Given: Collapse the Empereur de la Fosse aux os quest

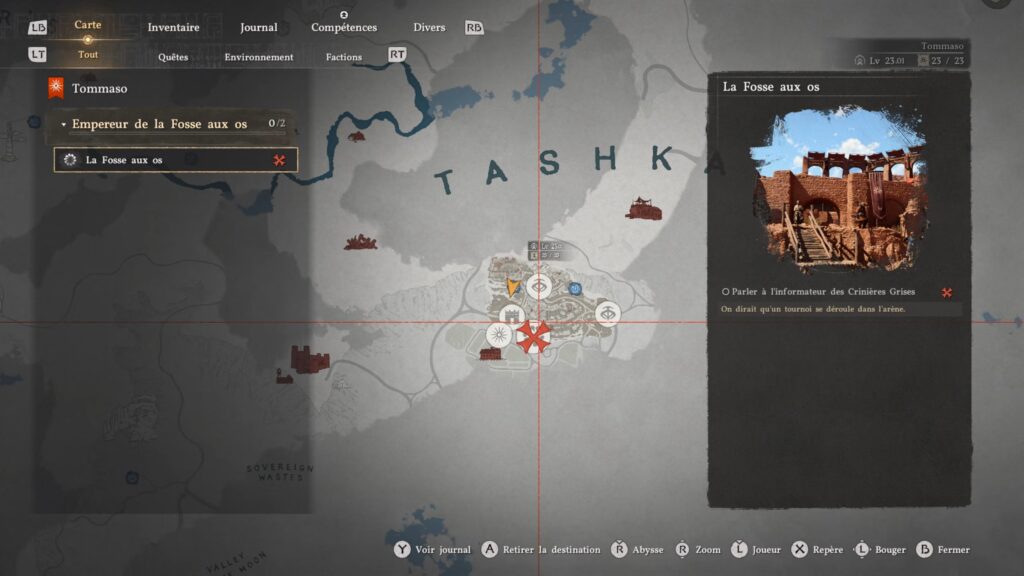Looking at the screenshot, I should coord(64,125).
